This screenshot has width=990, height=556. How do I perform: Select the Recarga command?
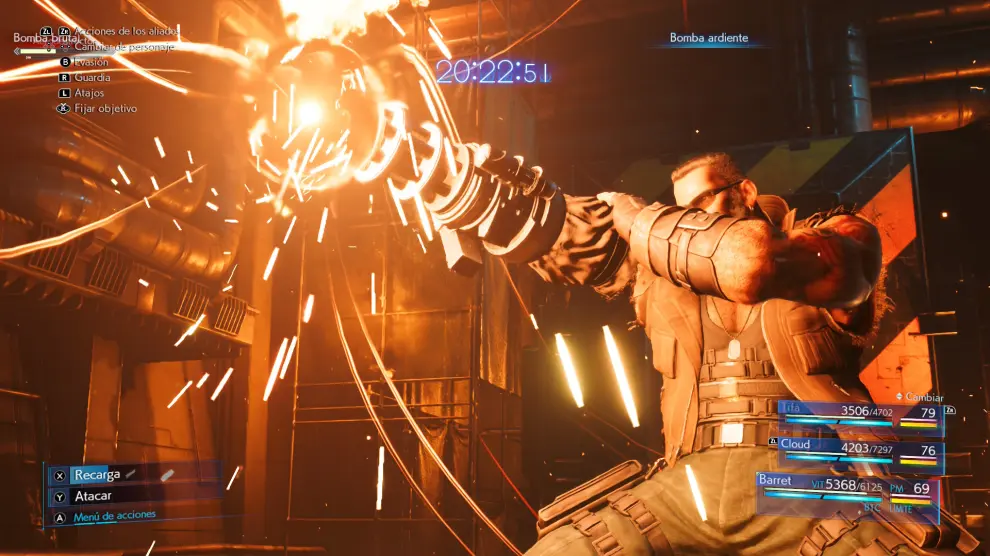coord(97,475)
